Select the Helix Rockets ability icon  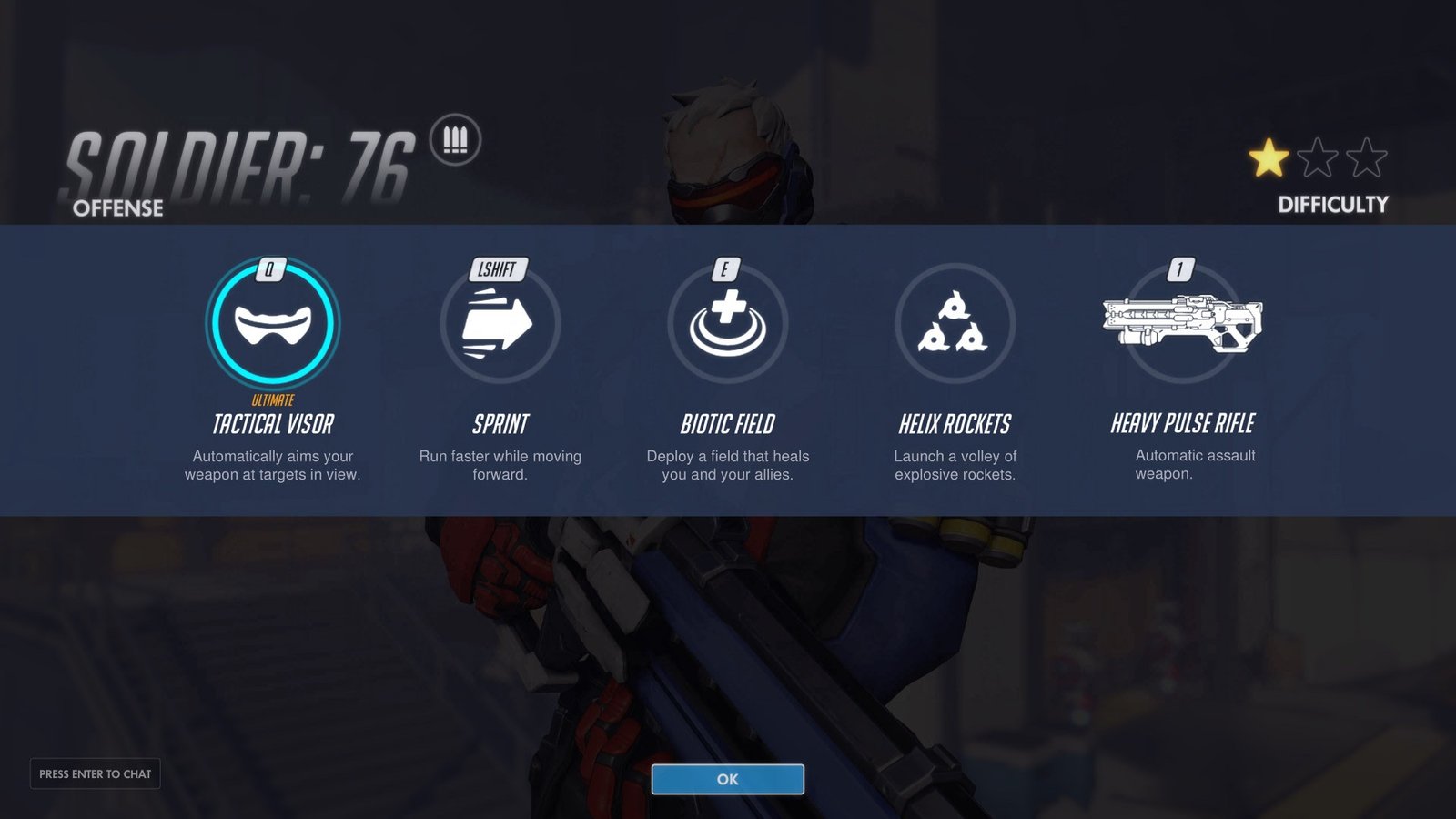tap(955, 324)
